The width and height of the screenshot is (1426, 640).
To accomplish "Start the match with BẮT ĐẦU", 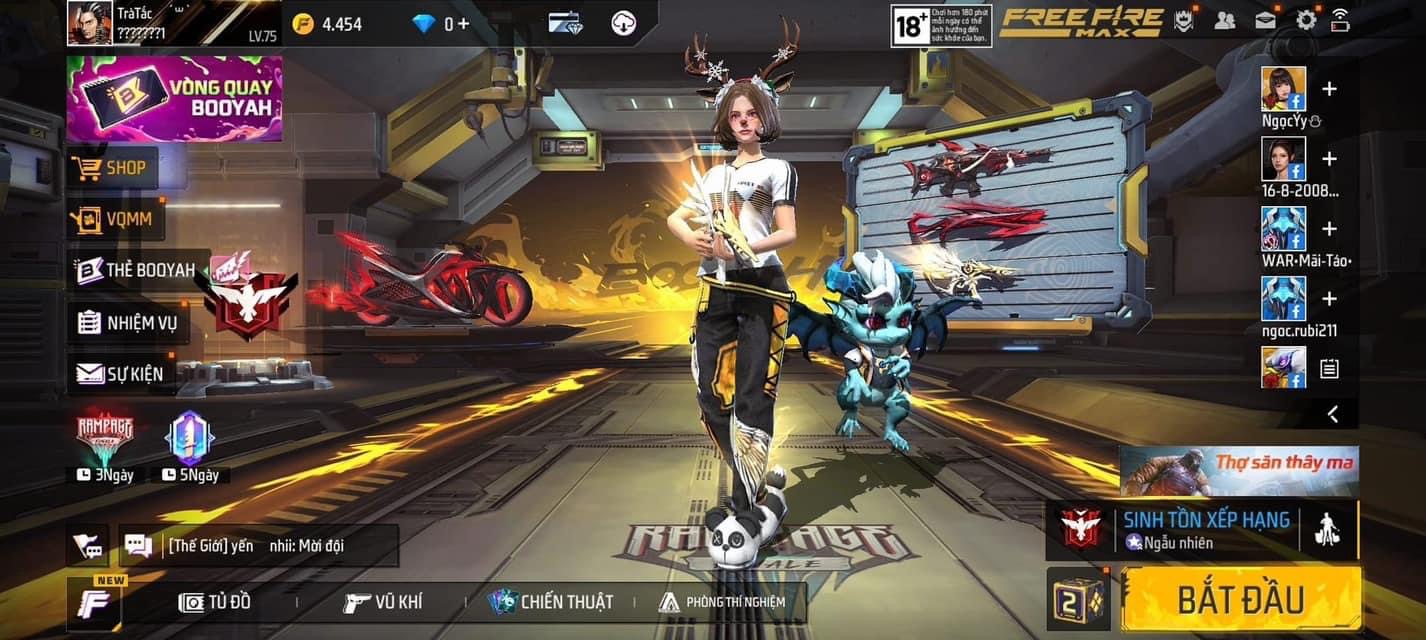I will [1240, 599].
